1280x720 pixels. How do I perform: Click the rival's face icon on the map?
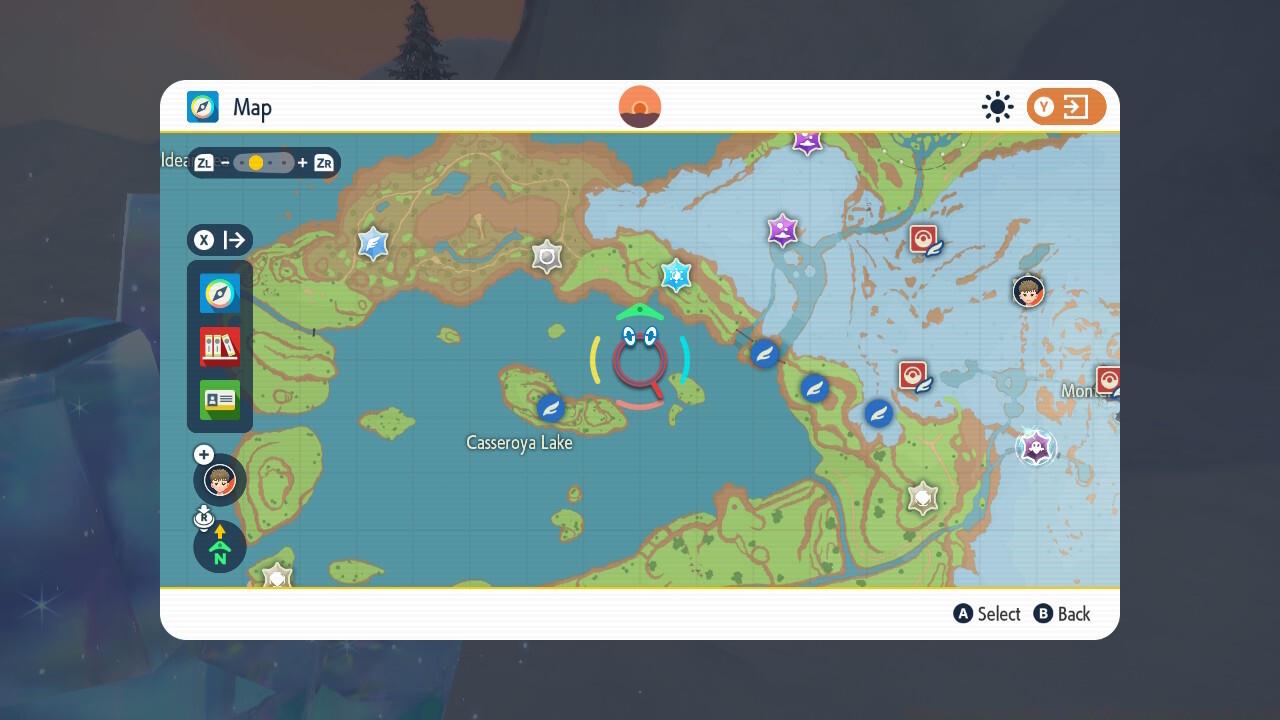pos(1029,291)
